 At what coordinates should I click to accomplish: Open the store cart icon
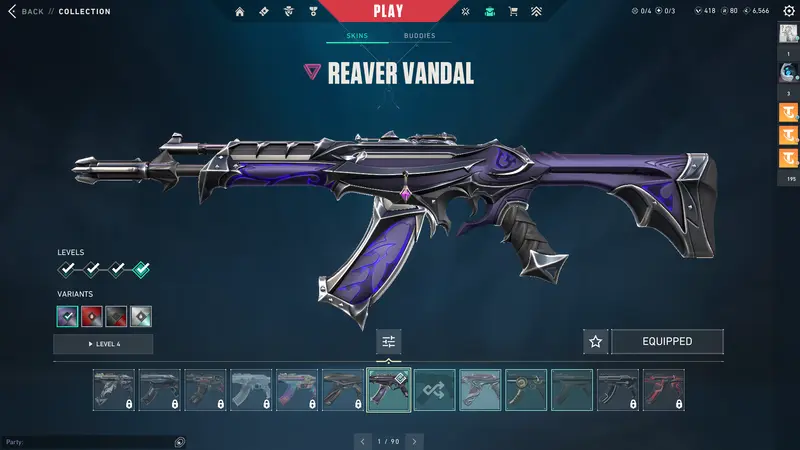(x=513, y=11)
